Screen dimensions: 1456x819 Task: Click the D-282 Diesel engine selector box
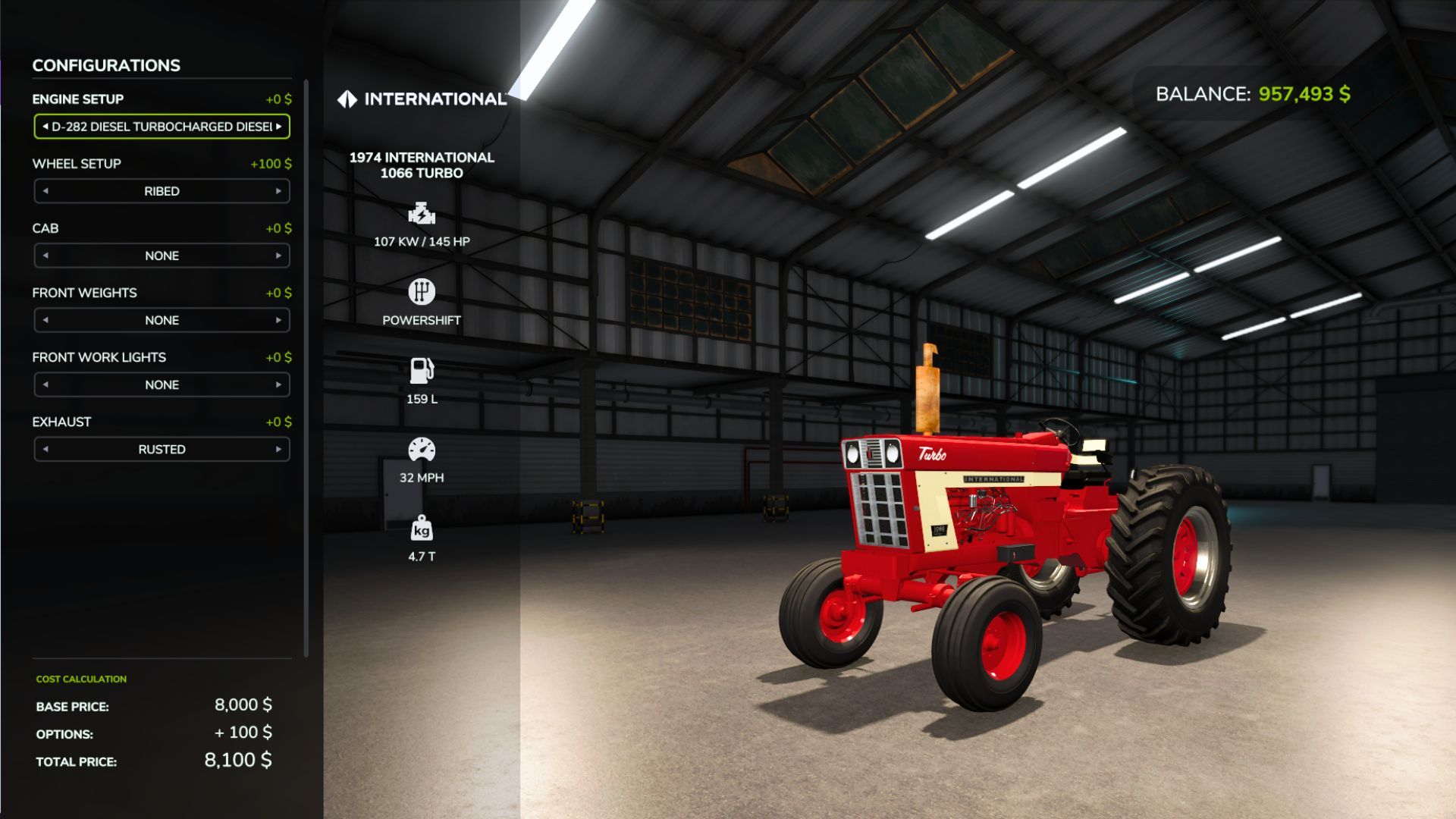pos(162,127)
